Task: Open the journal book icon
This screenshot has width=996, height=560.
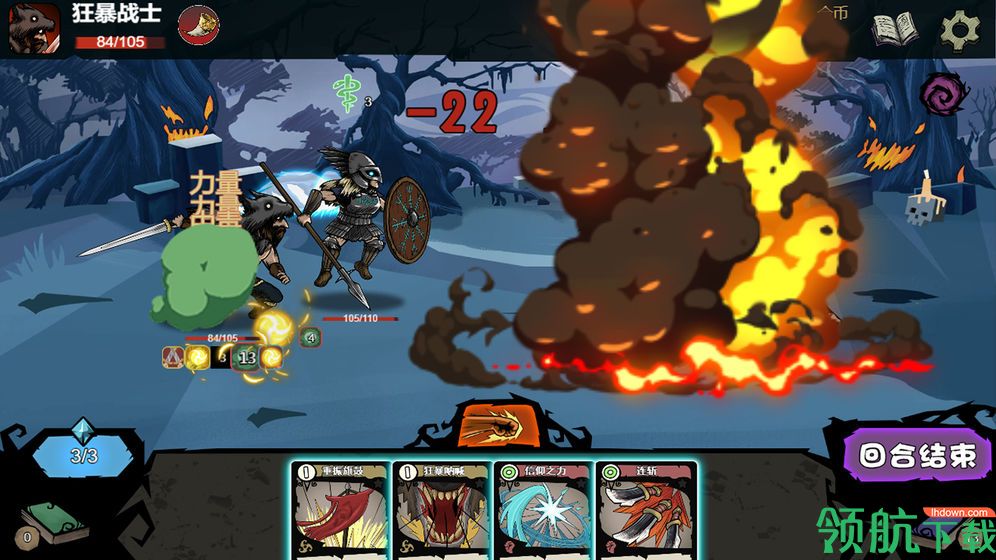Action: tap(894, 30)
